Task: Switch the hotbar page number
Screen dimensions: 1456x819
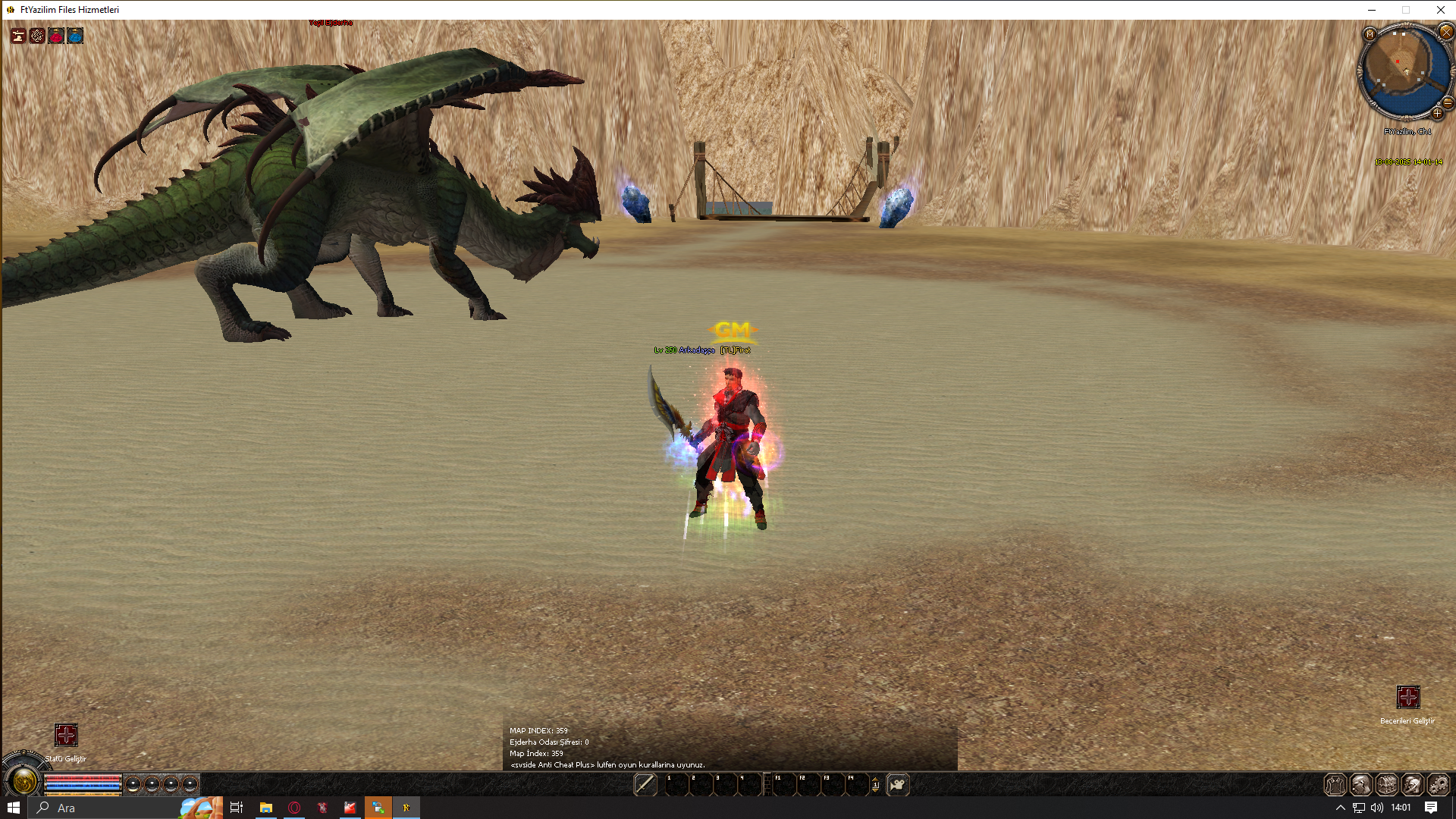Action: (875, 785)
